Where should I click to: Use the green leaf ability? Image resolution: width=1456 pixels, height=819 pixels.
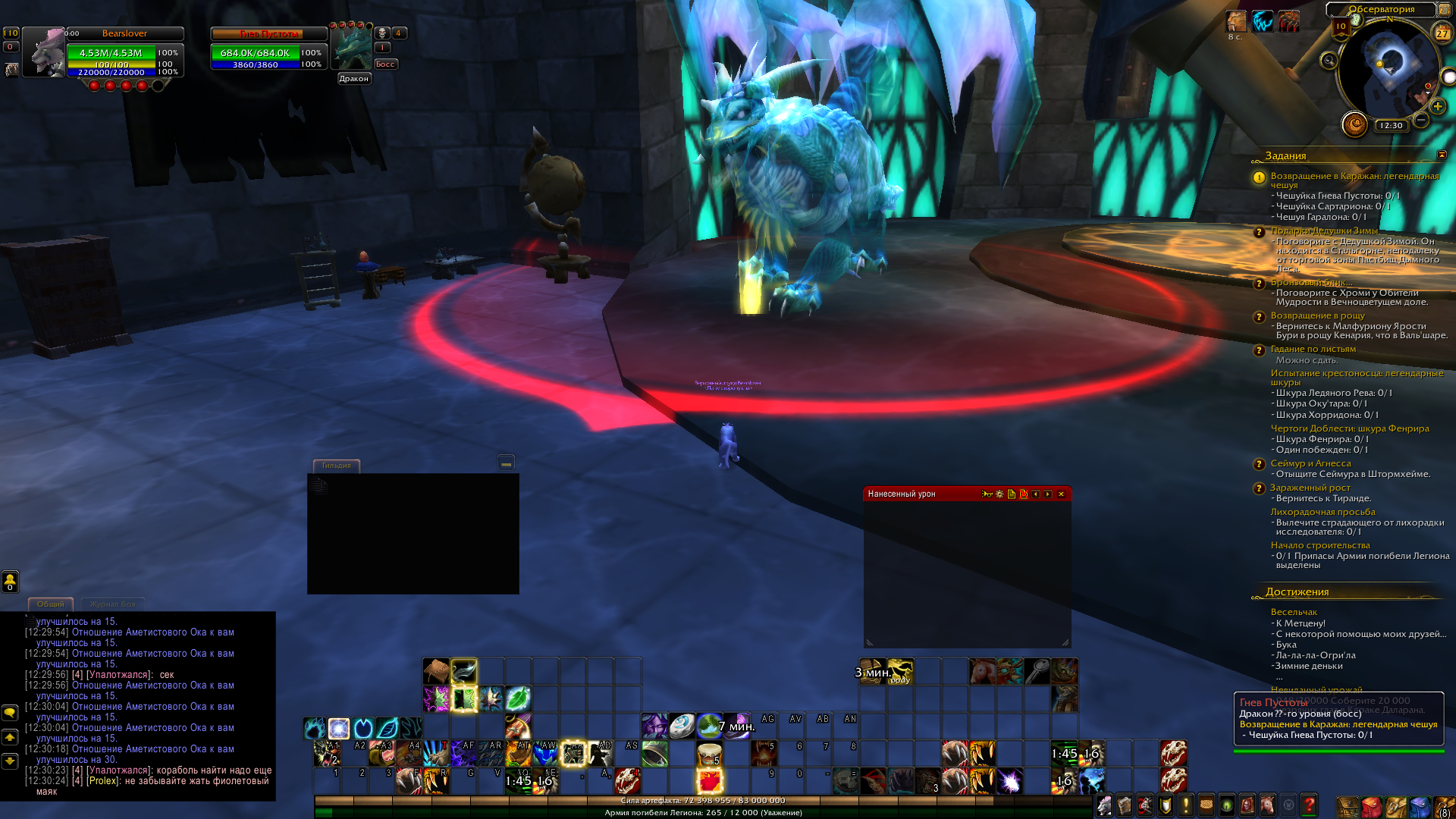pyautogui.click(x=518, y=698)
